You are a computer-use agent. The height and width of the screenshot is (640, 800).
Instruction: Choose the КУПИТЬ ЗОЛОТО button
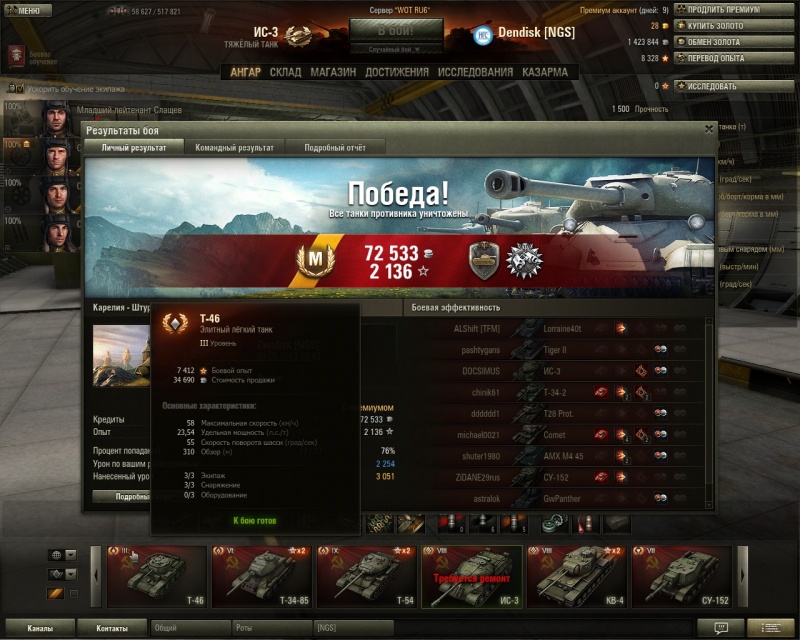coord(737,26)
